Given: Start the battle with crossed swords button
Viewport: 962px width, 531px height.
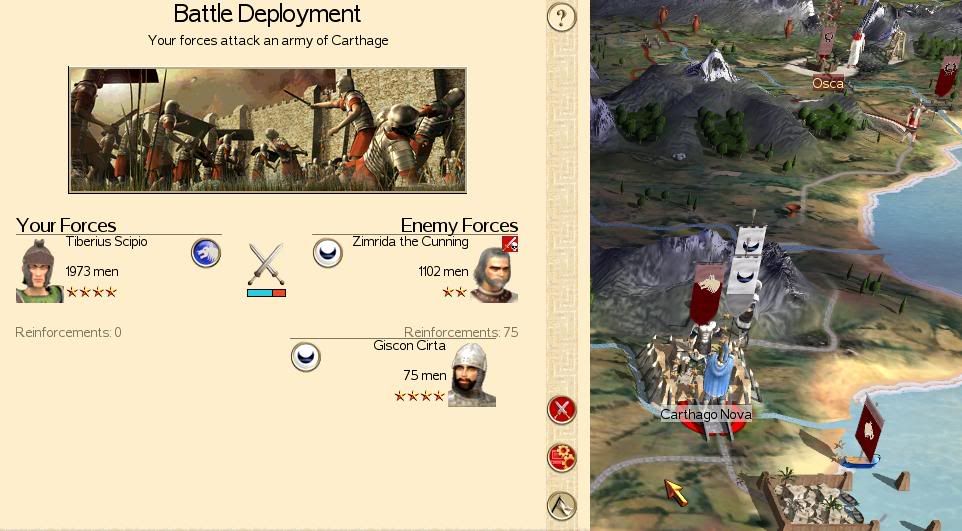Looking at the screenshot, I should pos(562,409).
